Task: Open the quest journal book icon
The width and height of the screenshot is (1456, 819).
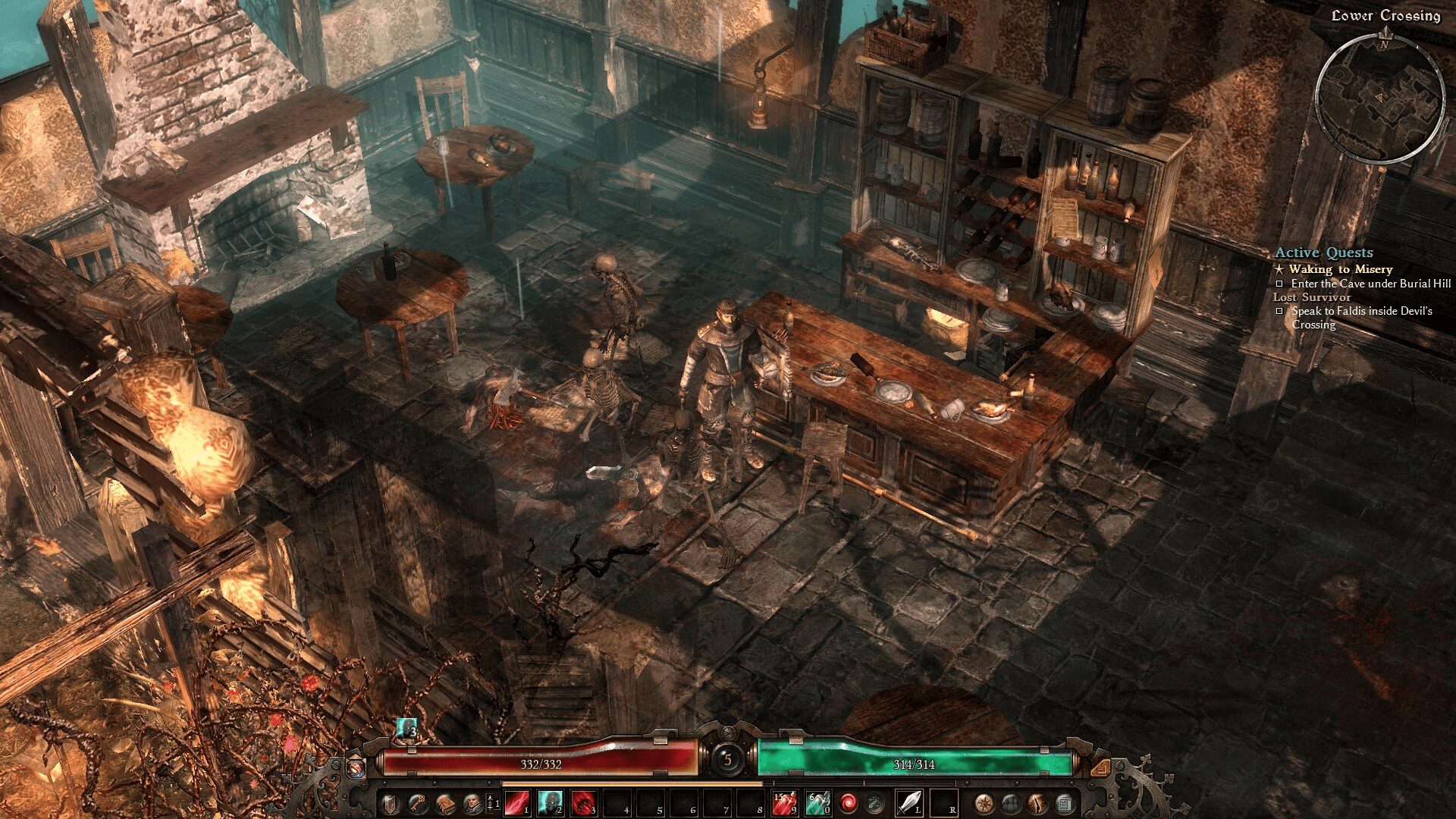Action: (x=445, y=802)
